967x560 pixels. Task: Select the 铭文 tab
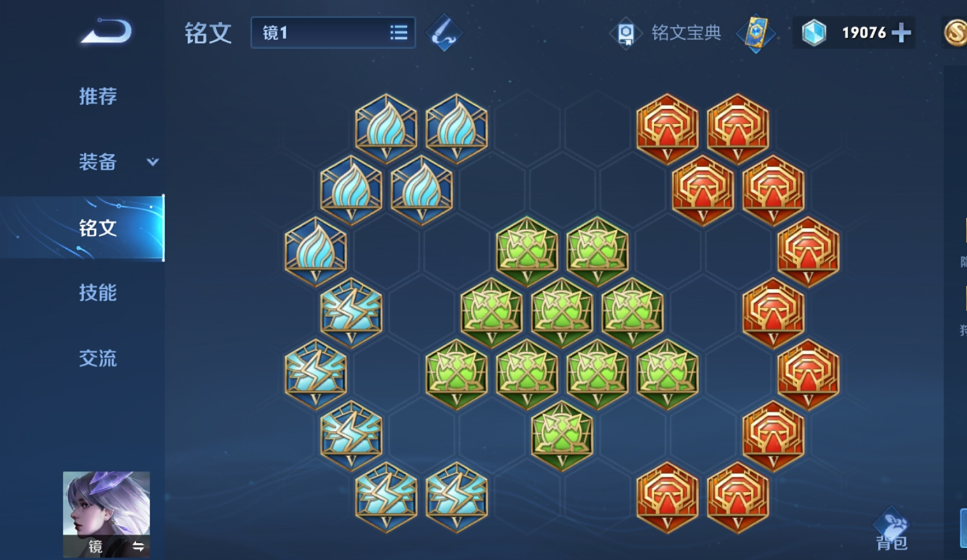[98, 228]
